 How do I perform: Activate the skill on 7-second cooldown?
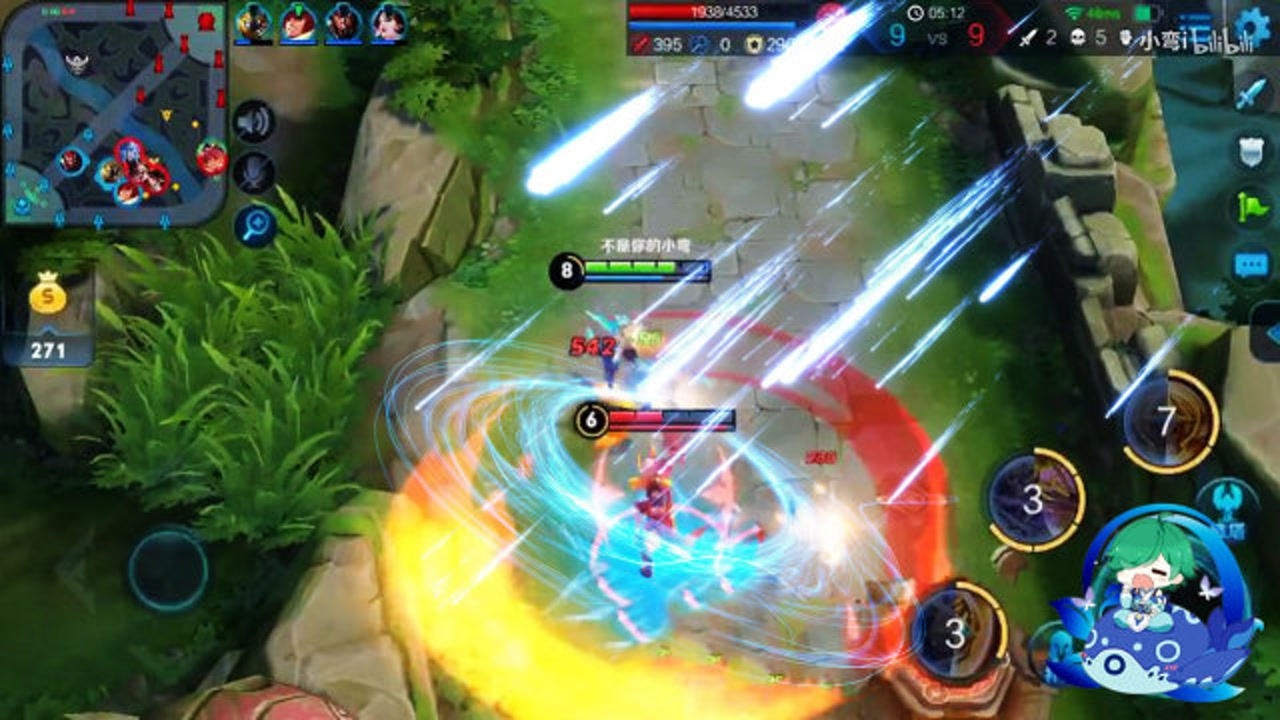pyautogui.click(x=1167, y=421)
